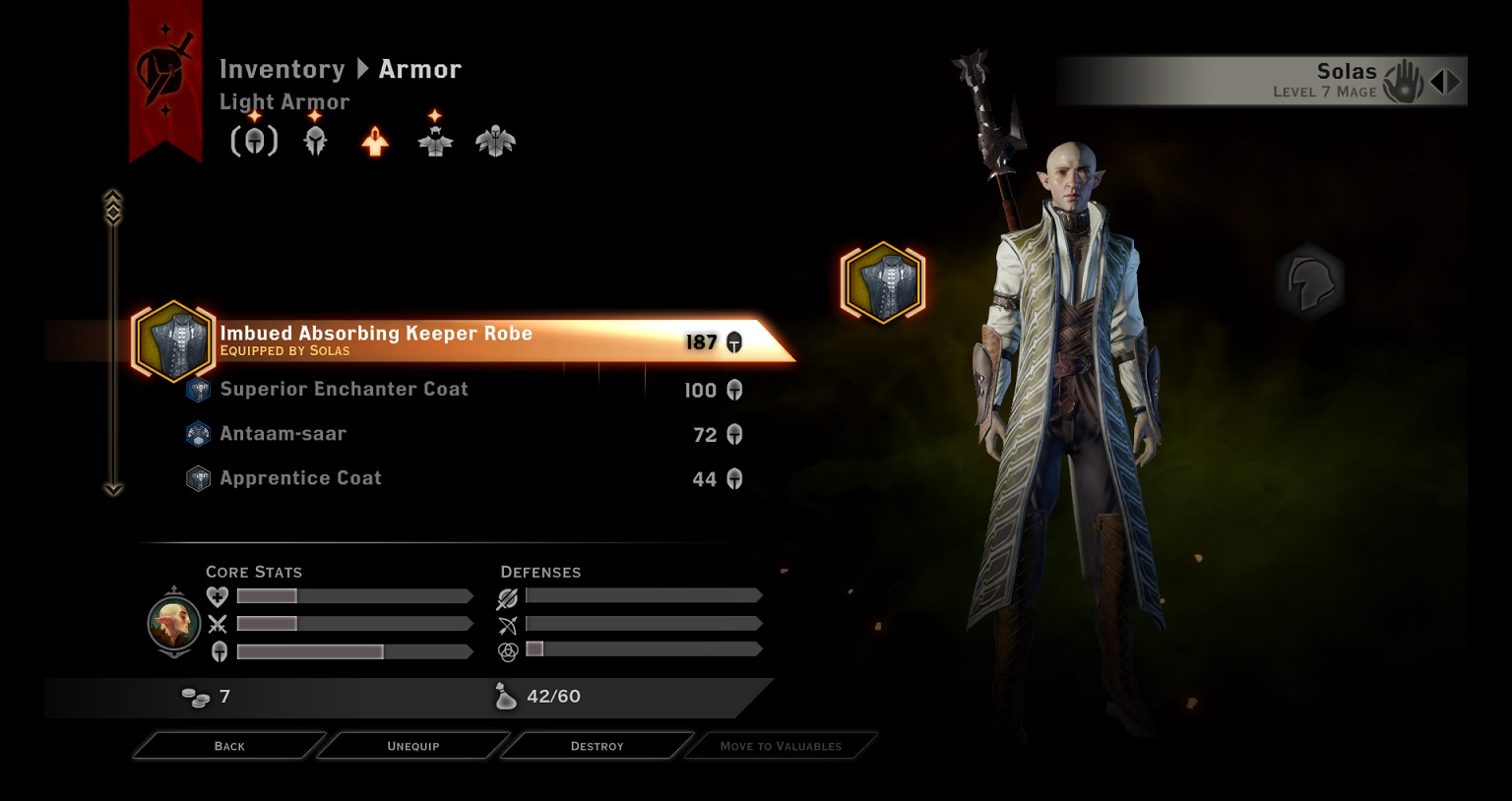
Task: Open the empty helmet equipment slot
Action: 1309,282
